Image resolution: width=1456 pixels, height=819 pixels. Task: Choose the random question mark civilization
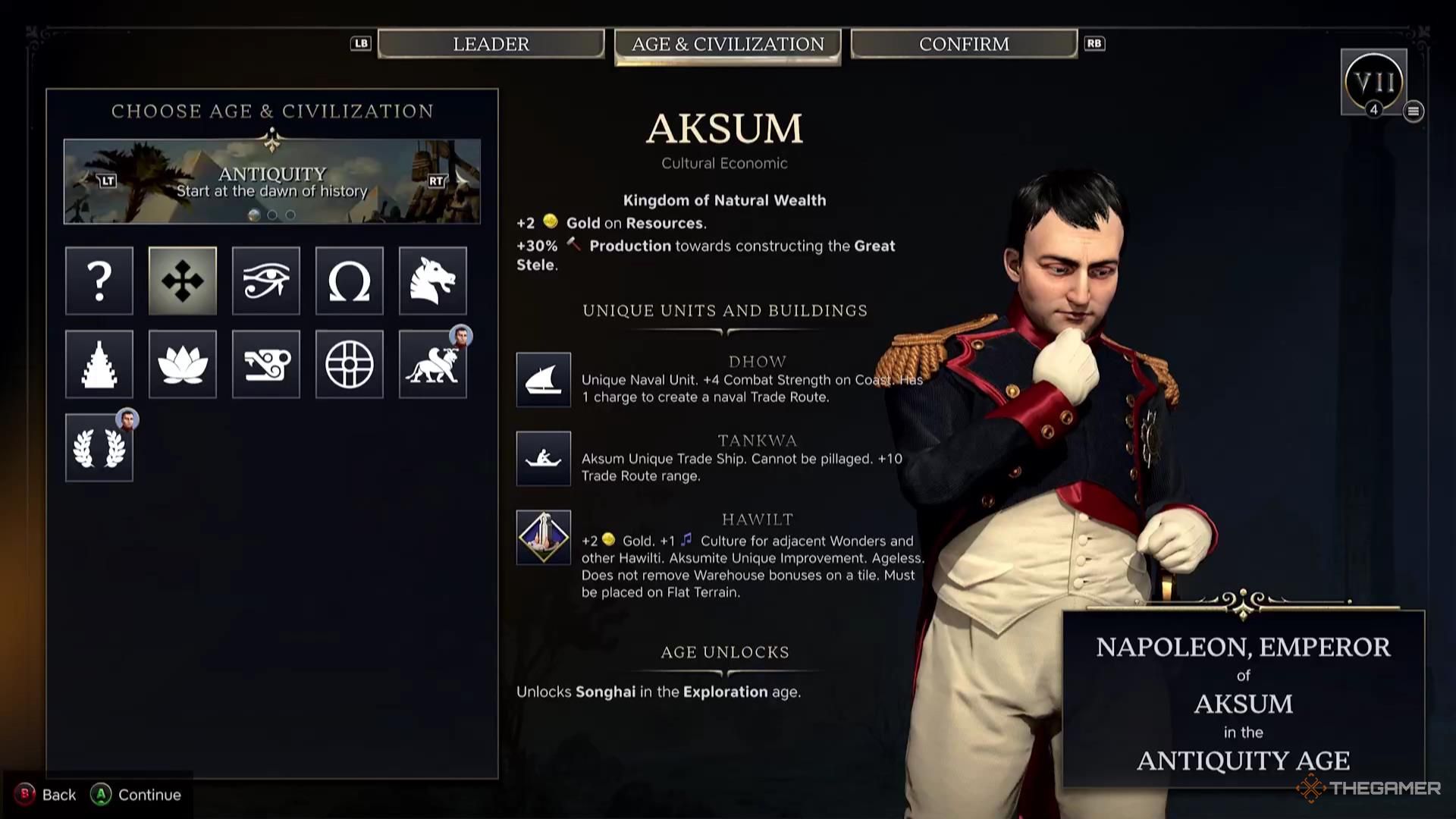[99, 281]
